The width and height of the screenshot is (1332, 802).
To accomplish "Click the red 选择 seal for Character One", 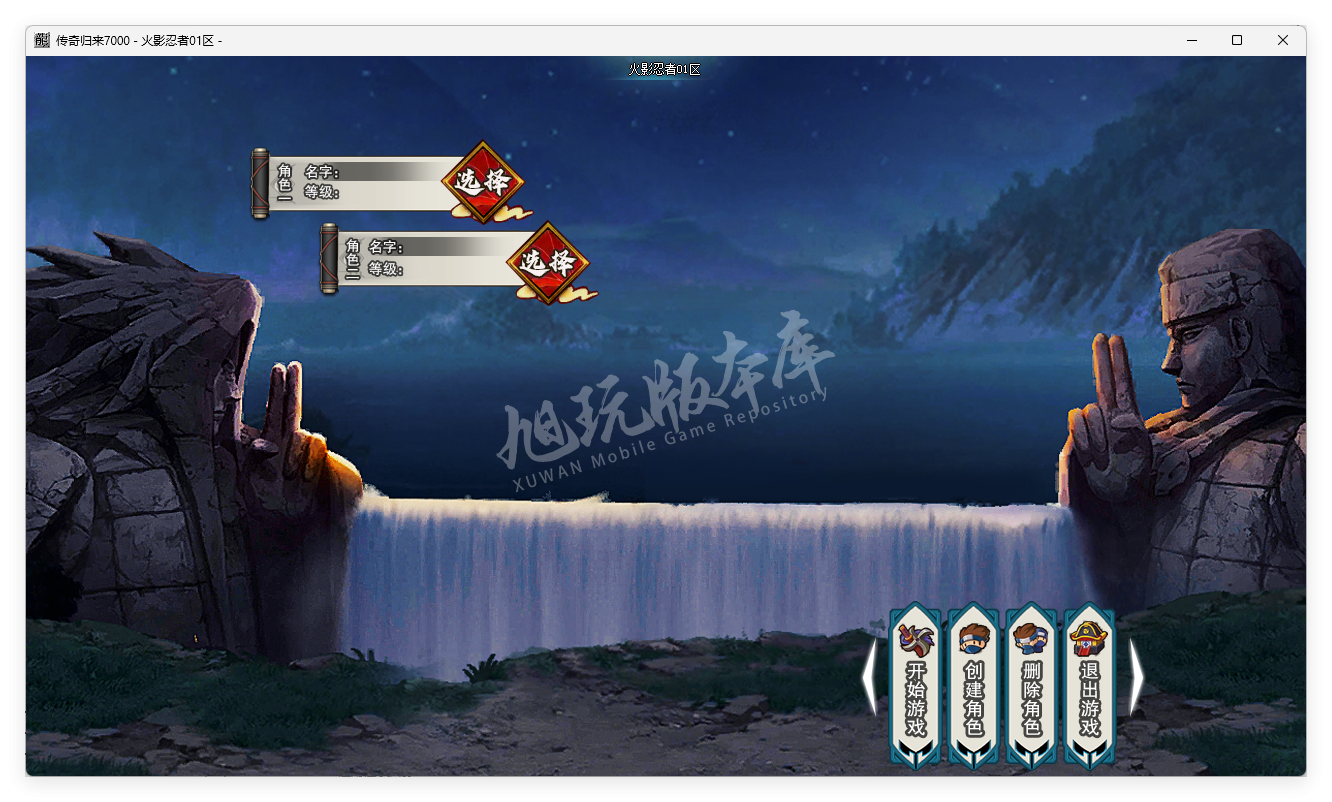I will pyautogui.click(x=483, y=183).
